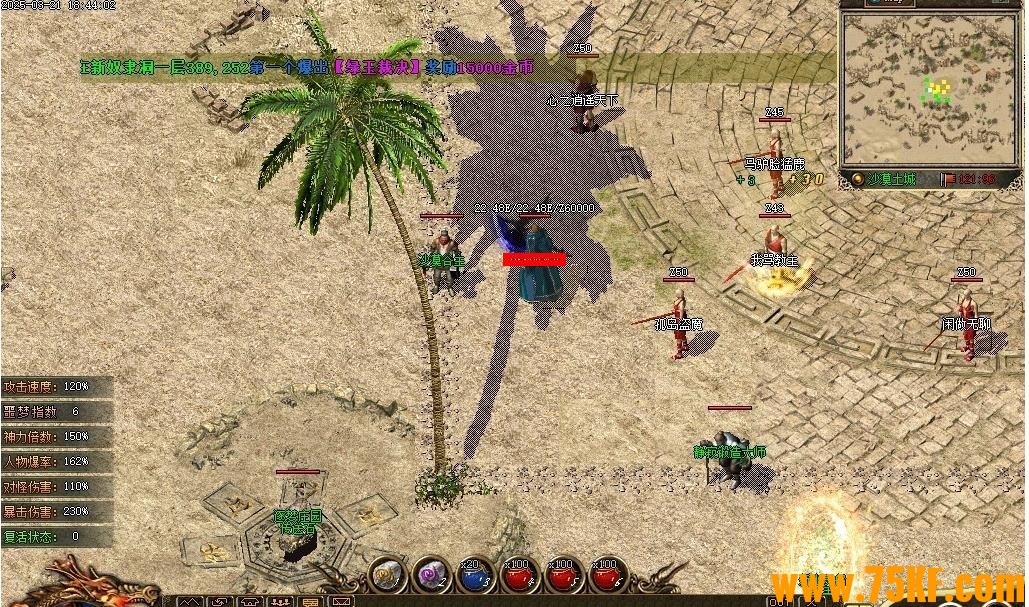Drink the red potion in slot 4
The image size is (1029, 607).
click(x=517, y=575)
